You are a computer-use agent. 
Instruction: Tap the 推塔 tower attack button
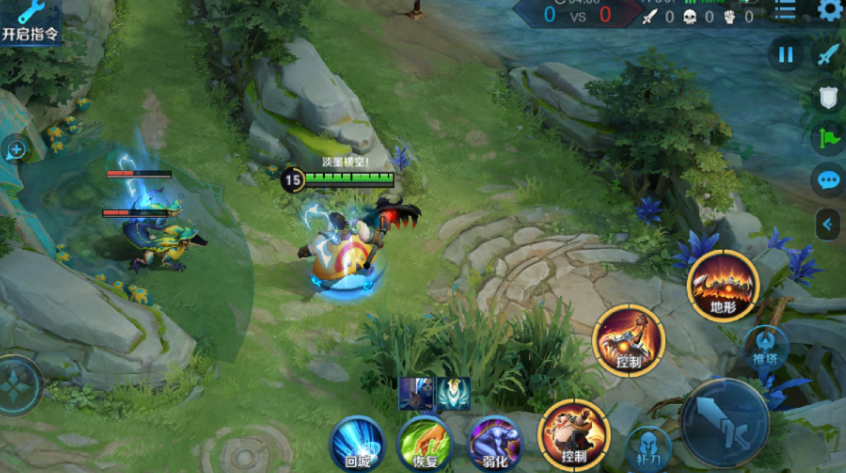point(765,346)
